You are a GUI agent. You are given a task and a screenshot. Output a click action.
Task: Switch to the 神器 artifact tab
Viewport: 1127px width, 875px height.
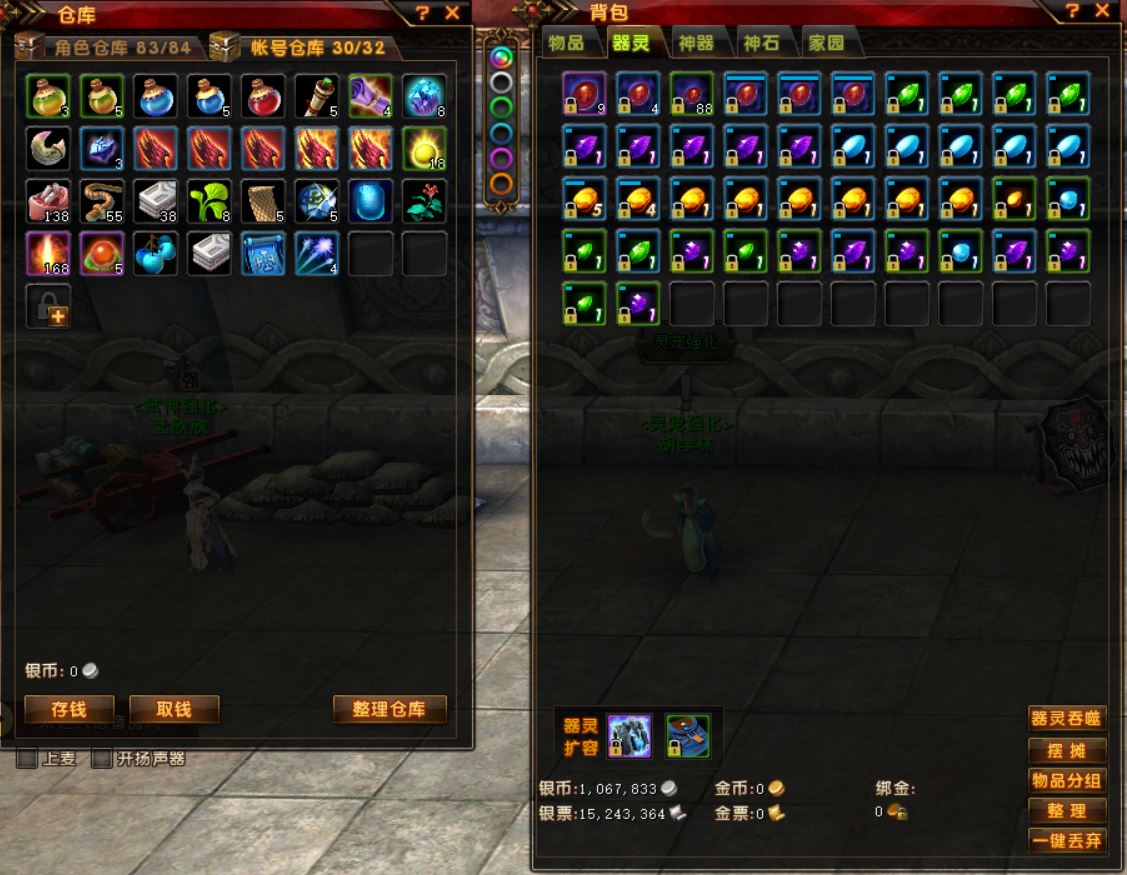pyautogui.click(x=696, y=44)
